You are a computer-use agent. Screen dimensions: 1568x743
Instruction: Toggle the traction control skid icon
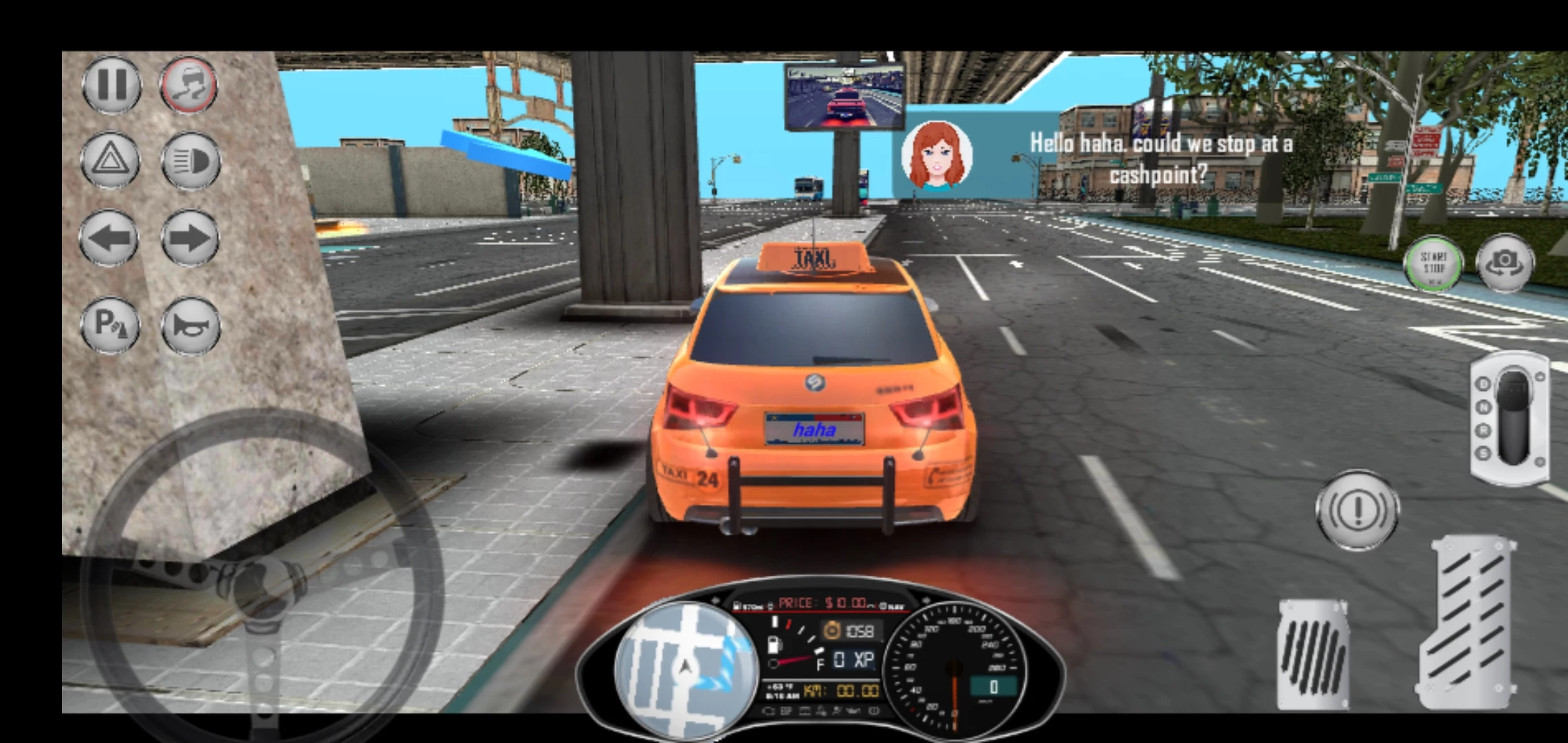189,85
